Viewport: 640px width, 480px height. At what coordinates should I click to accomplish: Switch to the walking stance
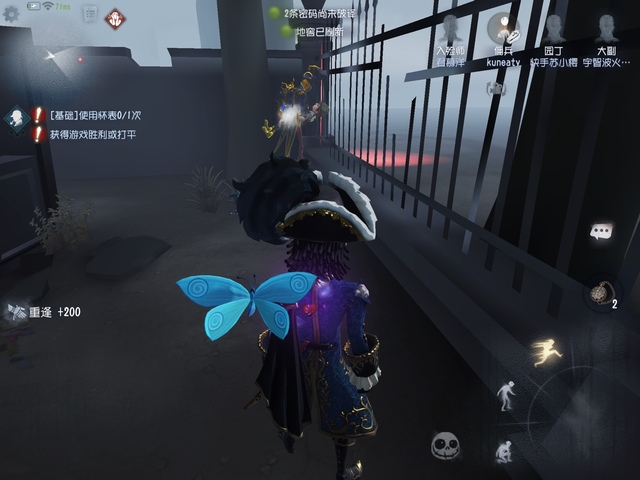(x=507, y=393)
